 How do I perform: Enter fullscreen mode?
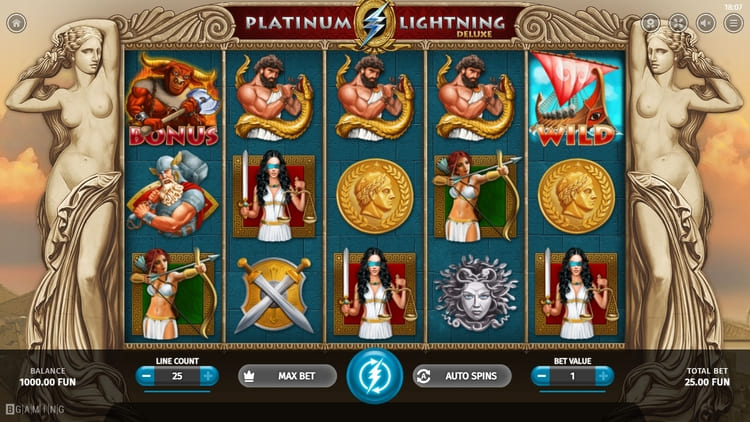679,23
